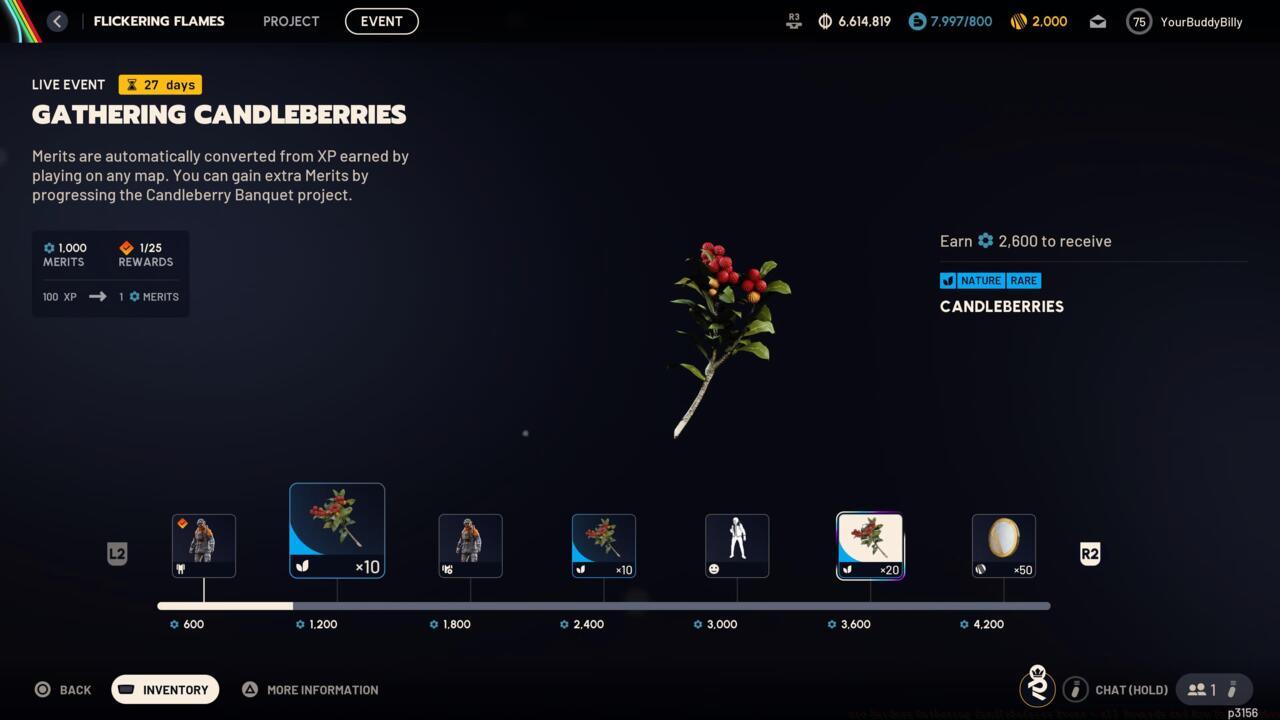1280x720 pixels.
Task: Open the INVENTORY menu option
Action: [165, 689]
